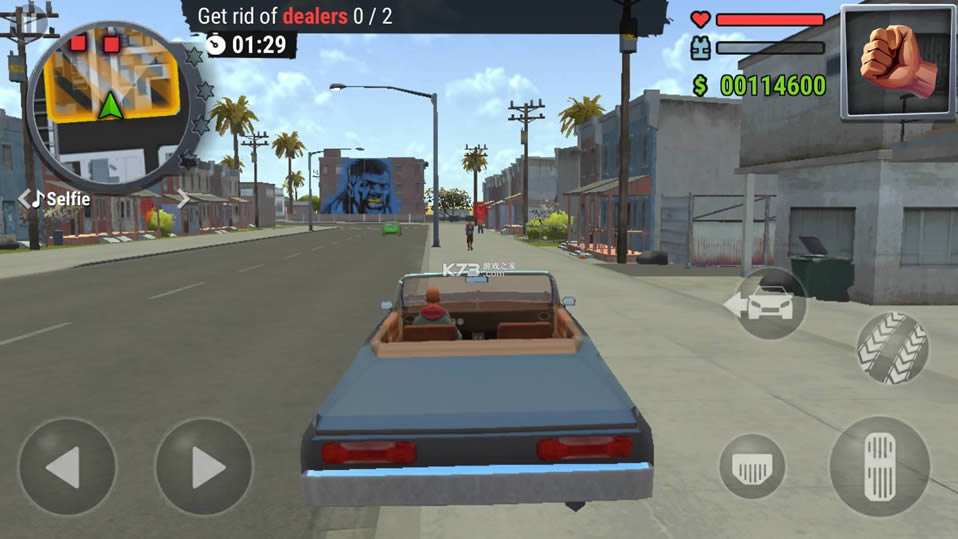Switch to the next radio station
Screen dimensions: 958x539
[183, 200]
